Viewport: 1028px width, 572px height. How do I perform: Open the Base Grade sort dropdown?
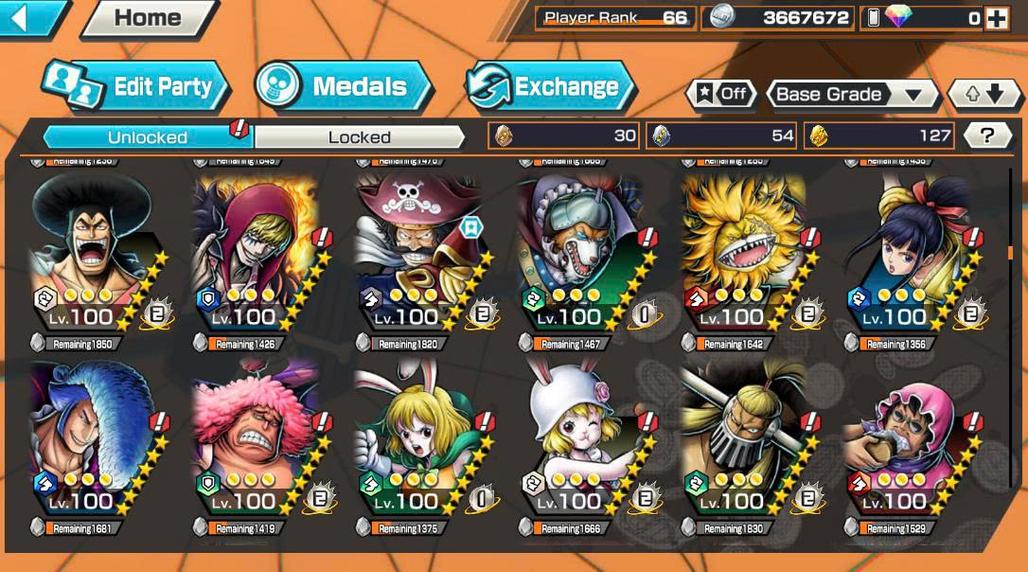tap(851, 94)
